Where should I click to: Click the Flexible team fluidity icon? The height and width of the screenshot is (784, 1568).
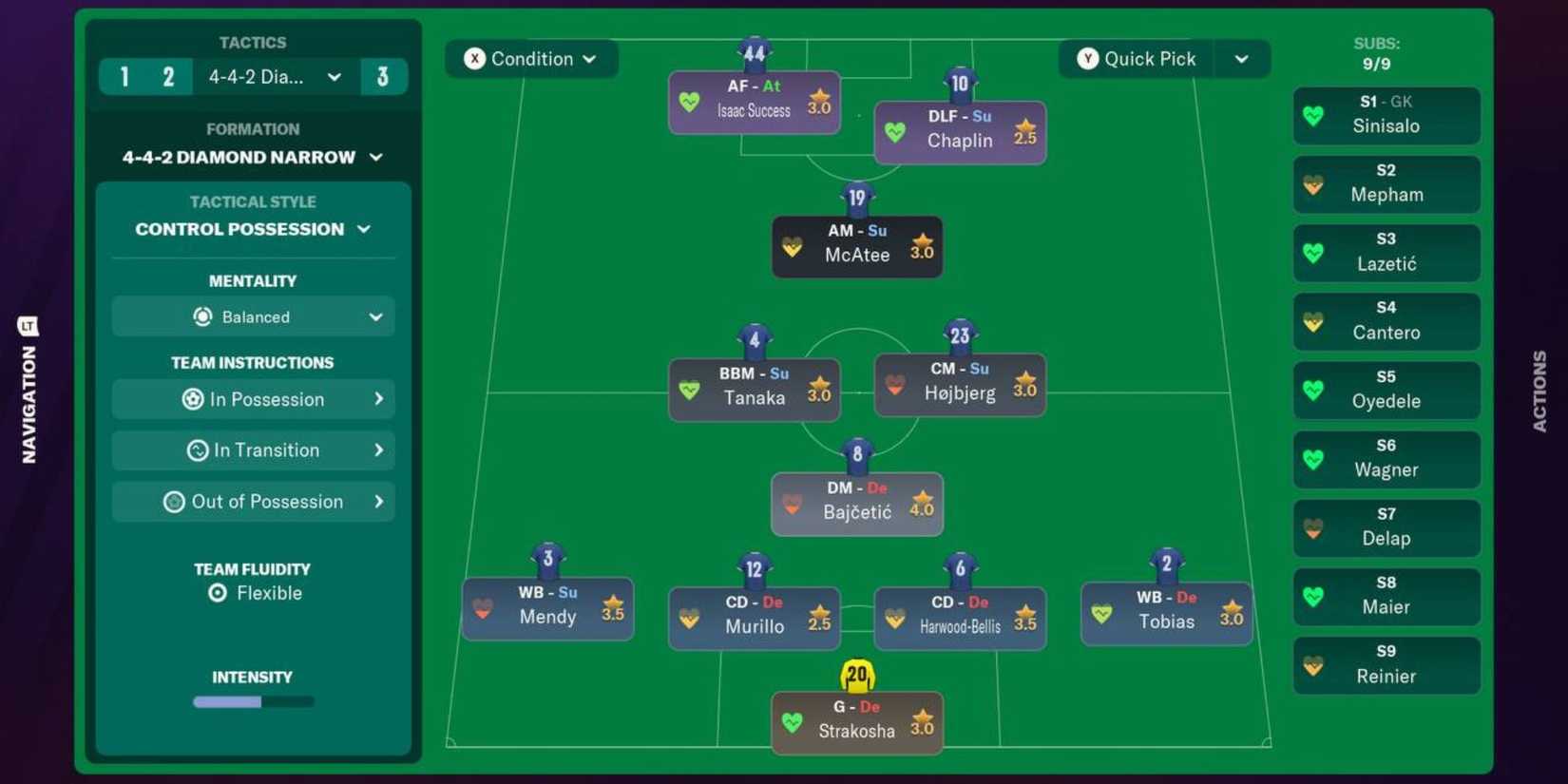point(220,593)
